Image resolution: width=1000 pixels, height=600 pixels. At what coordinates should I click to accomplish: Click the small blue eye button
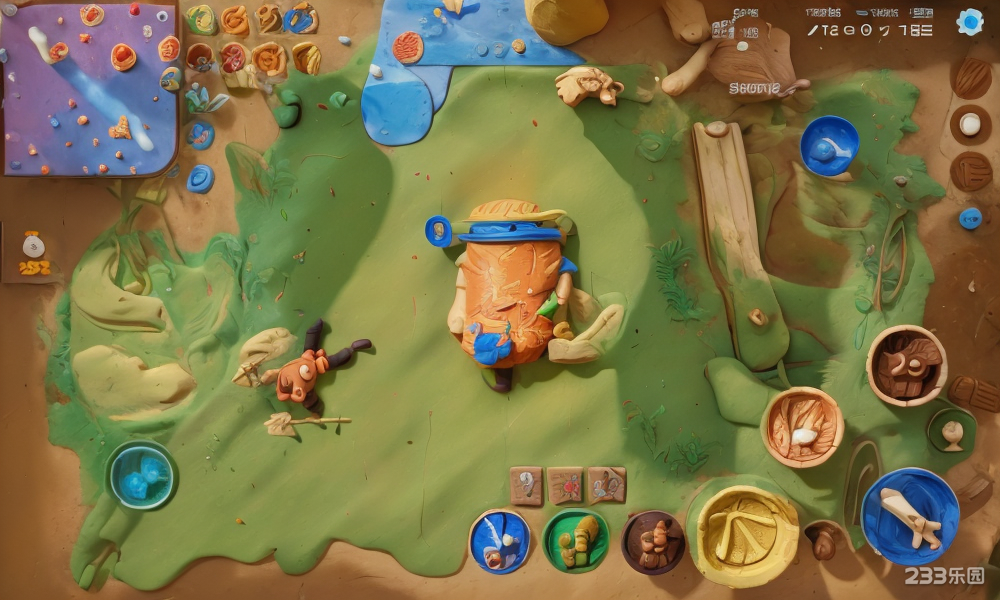click(x=970, y=218)
